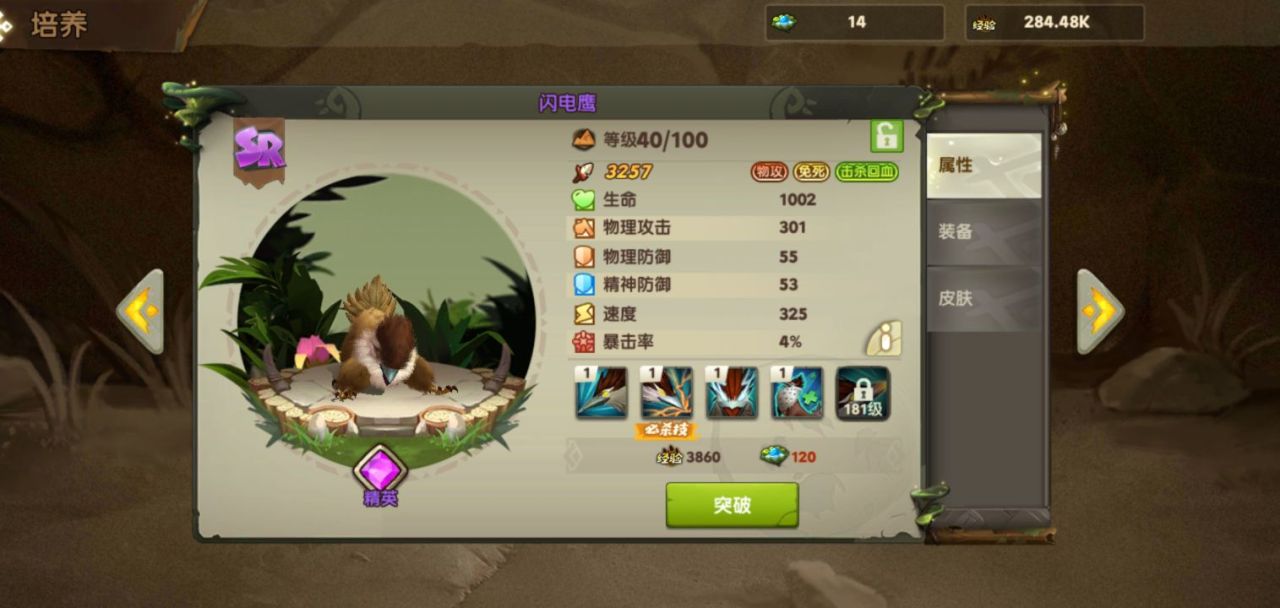Screen dimensions: 1280x608
Task: Show next pet with right arrow
Action: pyautogui.click(x=1100, y=312)
